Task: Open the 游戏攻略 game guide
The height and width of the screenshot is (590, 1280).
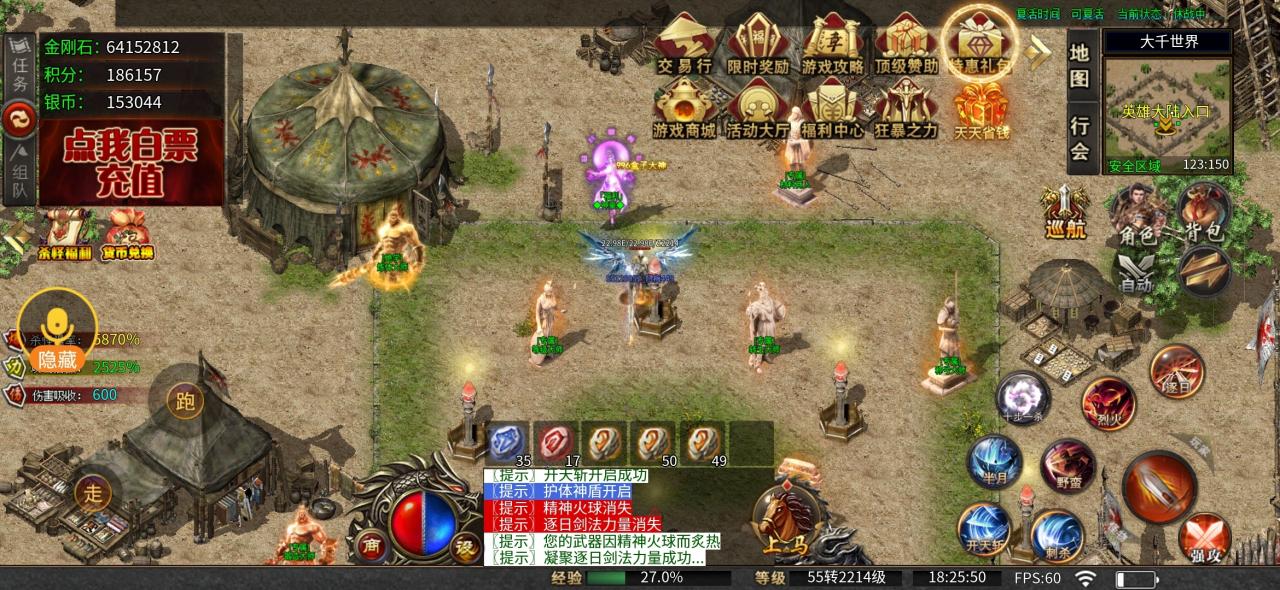Action: click(x=832, y=45)
